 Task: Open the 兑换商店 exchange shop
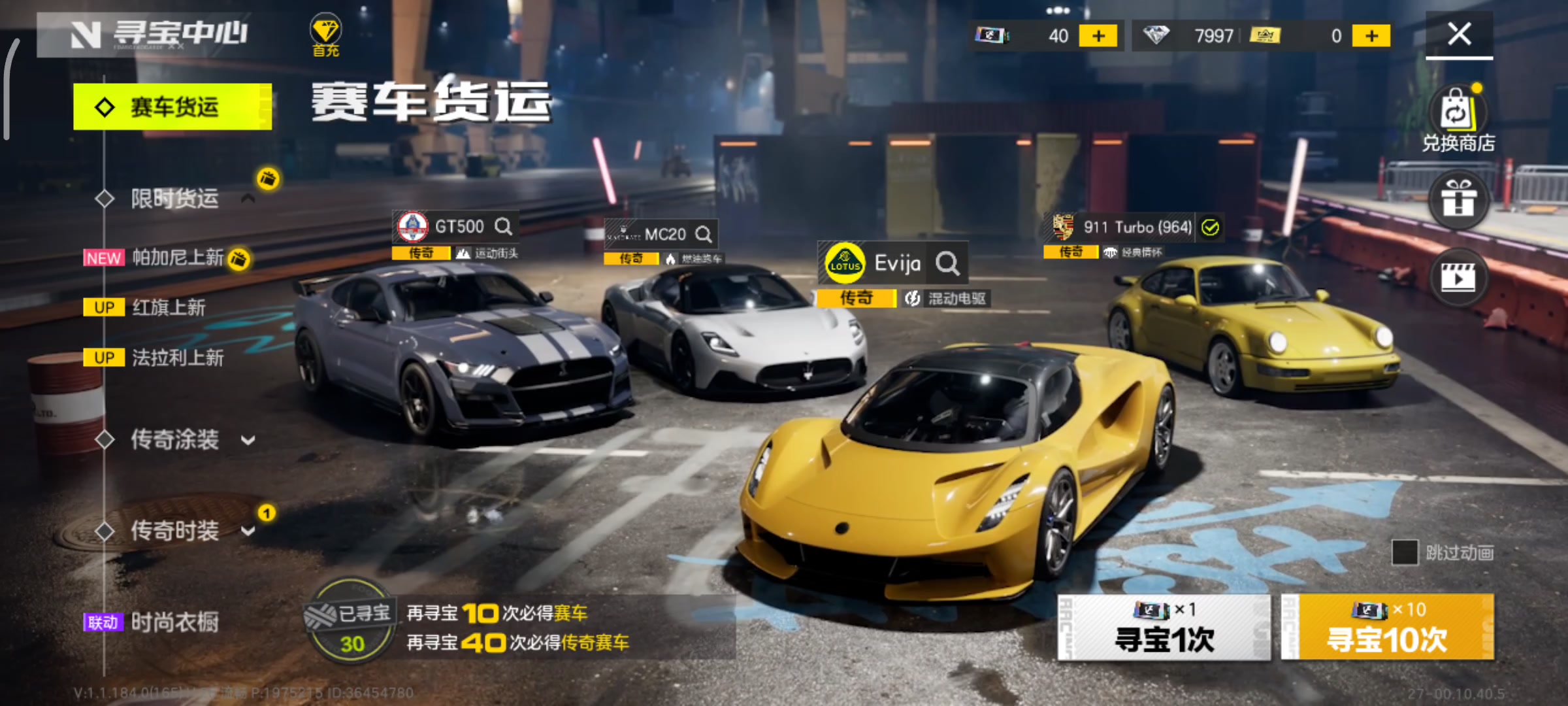1458,120
